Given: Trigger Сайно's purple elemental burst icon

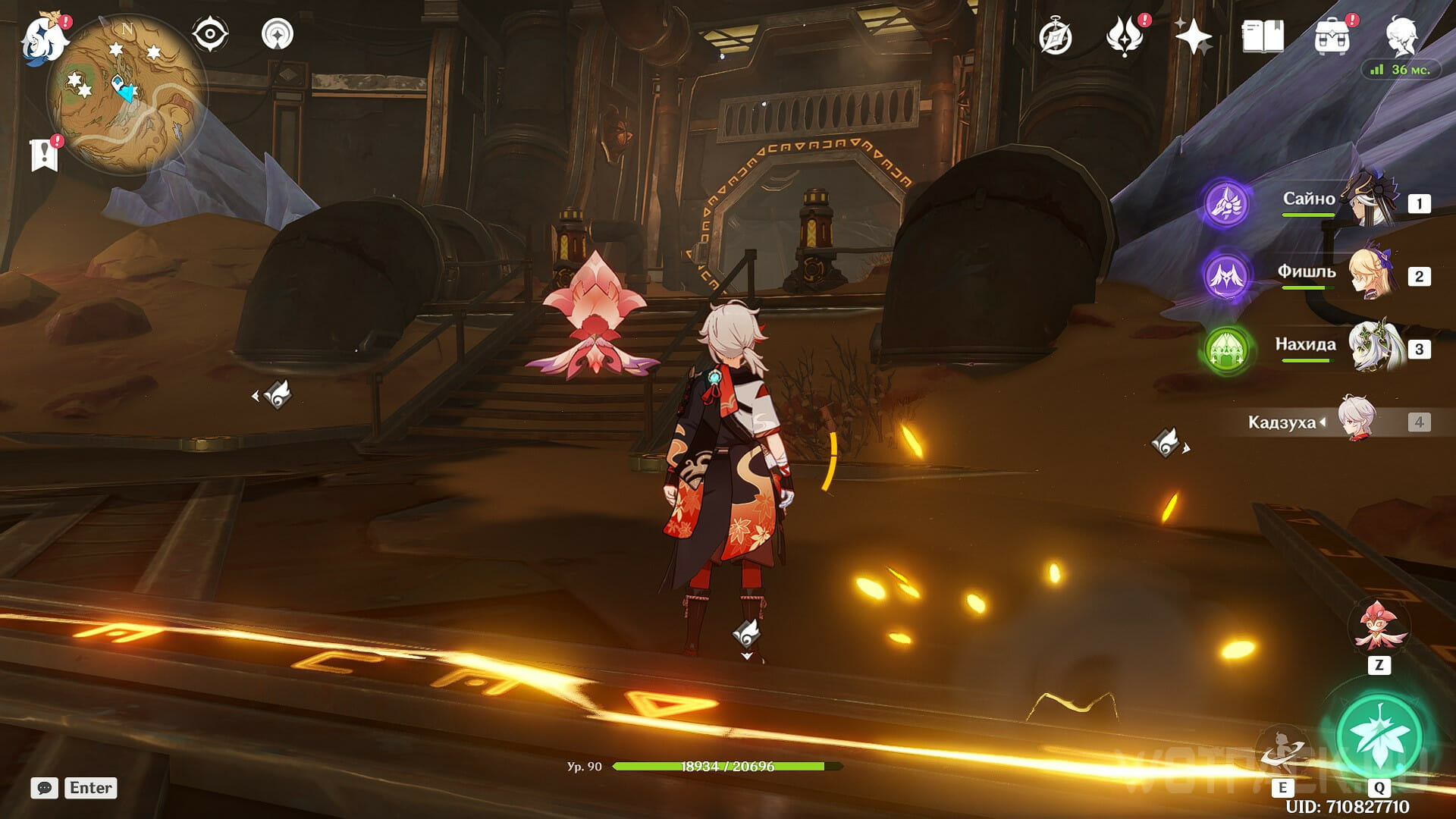Looking at the screenshot, I should point(1226,202).
